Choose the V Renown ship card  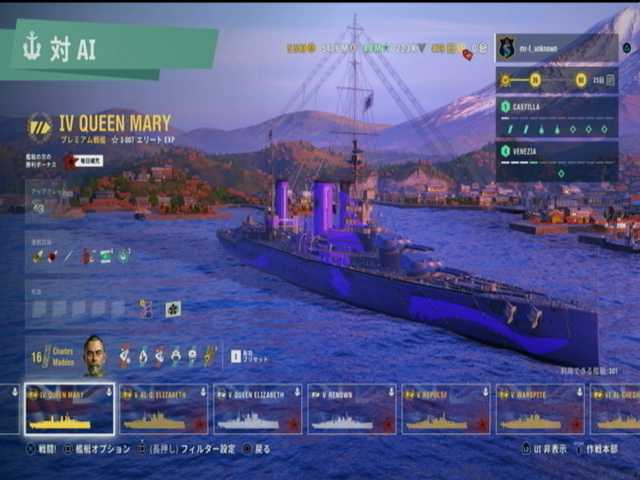pyautogui.click(x=351, y=409)
